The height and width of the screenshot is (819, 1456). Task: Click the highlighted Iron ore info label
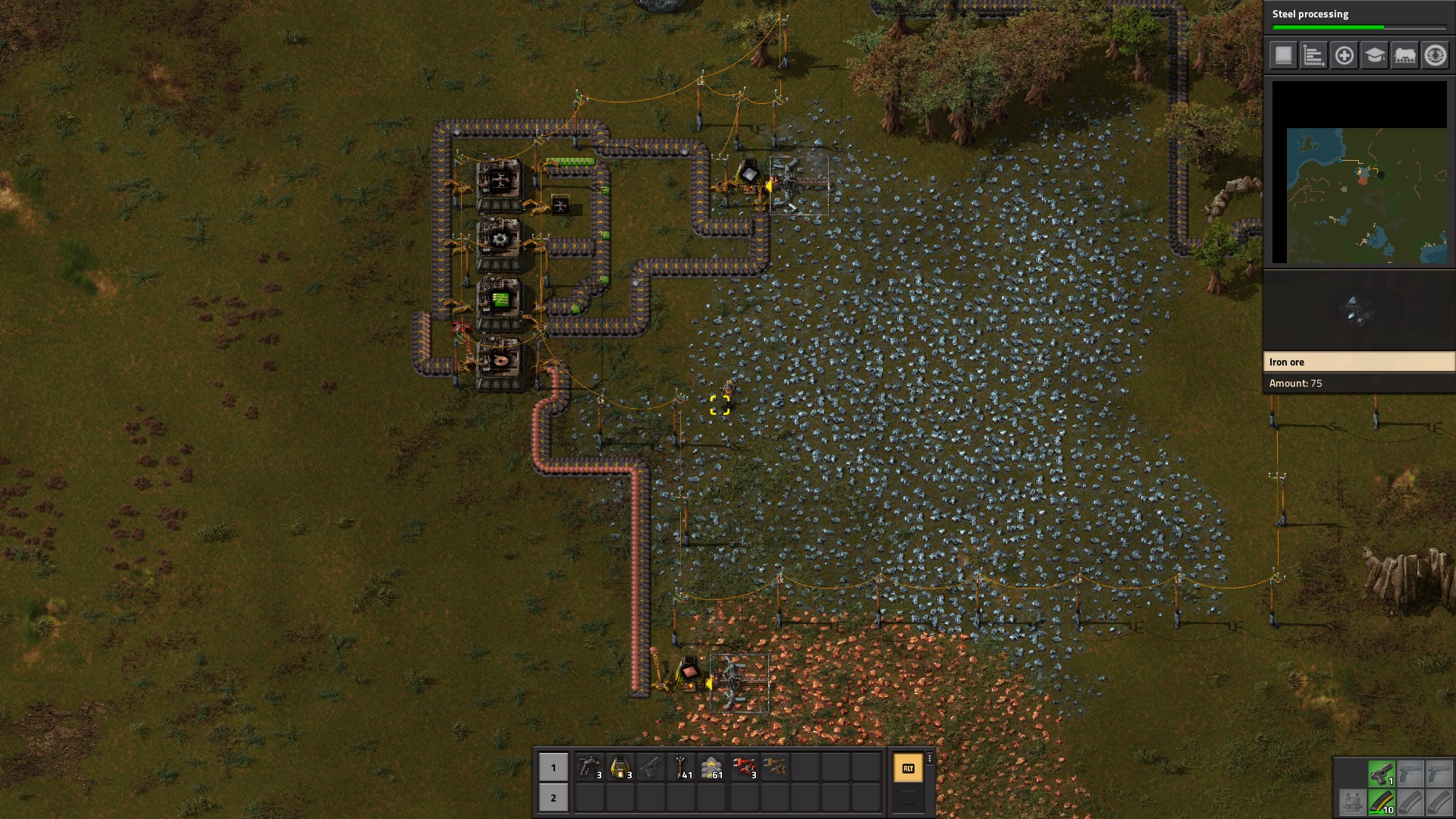[x=1361, y=362]
